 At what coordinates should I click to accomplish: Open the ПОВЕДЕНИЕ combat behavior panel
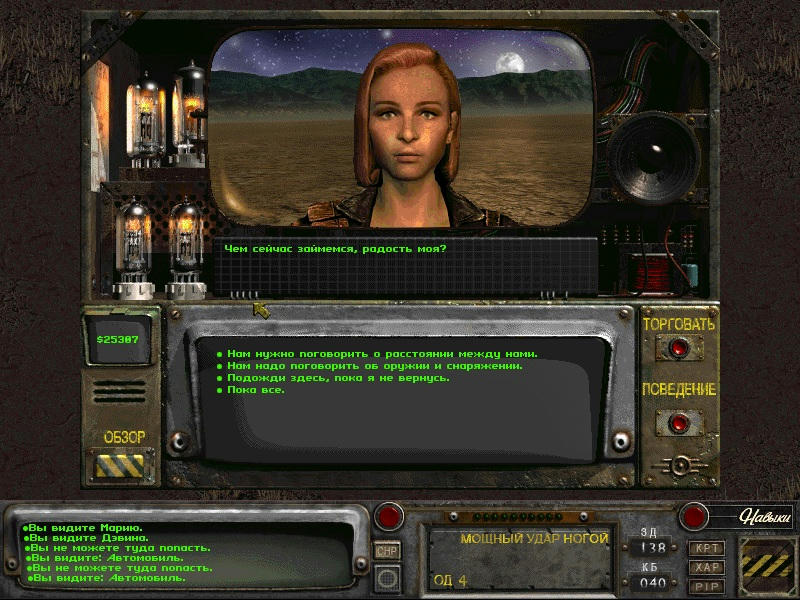point(679,420)
